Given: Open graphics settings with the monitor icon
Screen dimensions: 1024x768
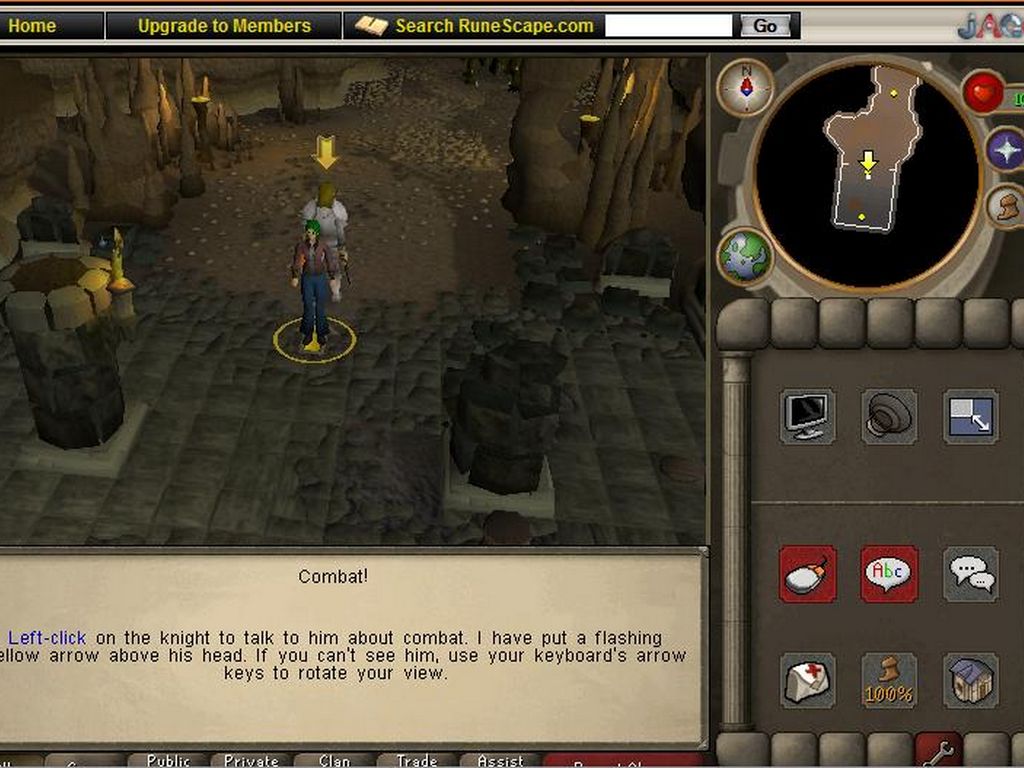Looking at the screenshot, I should pos(807,416).
